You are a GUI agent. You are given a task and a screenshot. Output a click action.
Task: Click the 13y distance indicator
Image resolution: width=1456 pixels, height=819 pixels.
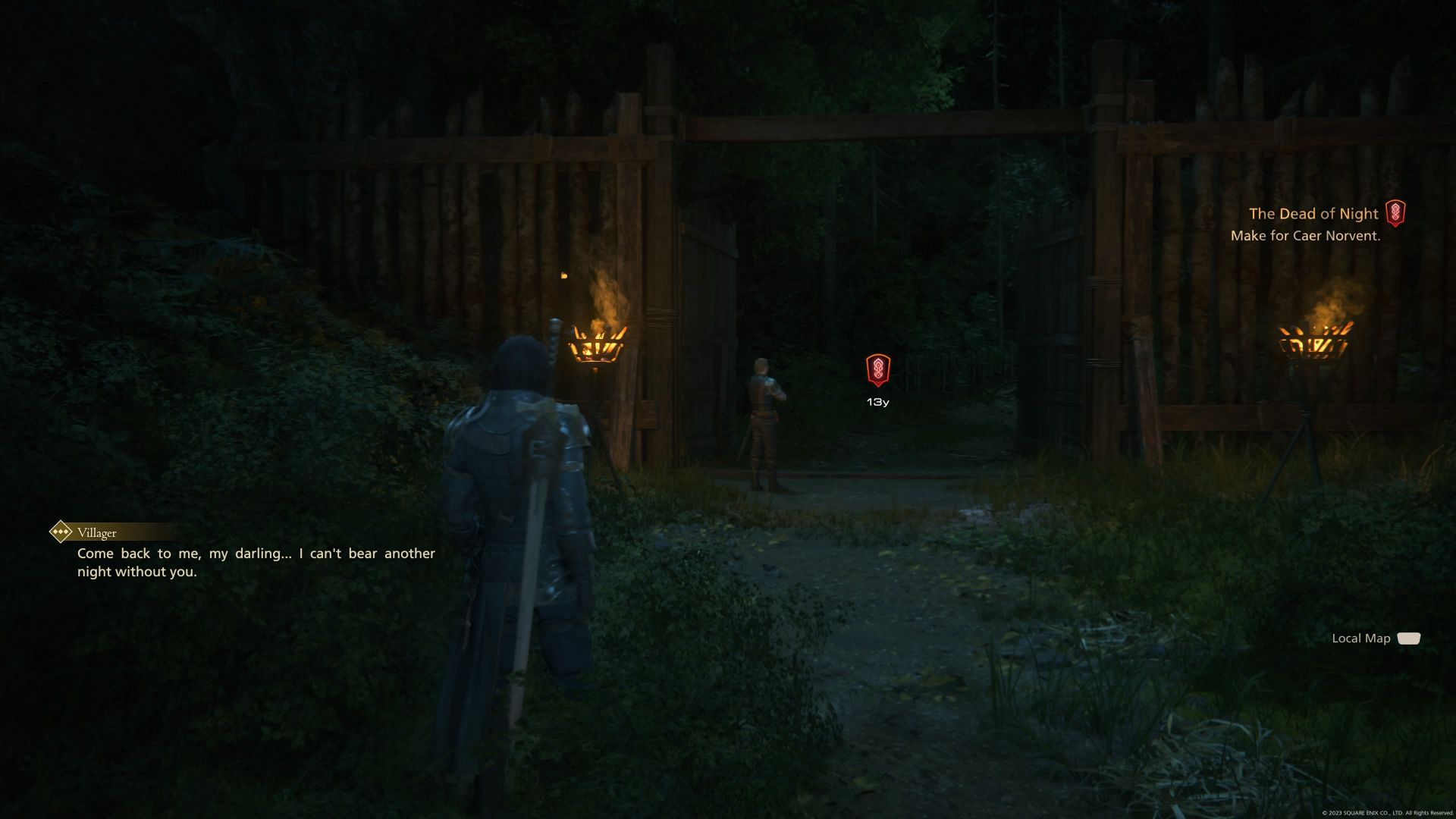[877, 400]
